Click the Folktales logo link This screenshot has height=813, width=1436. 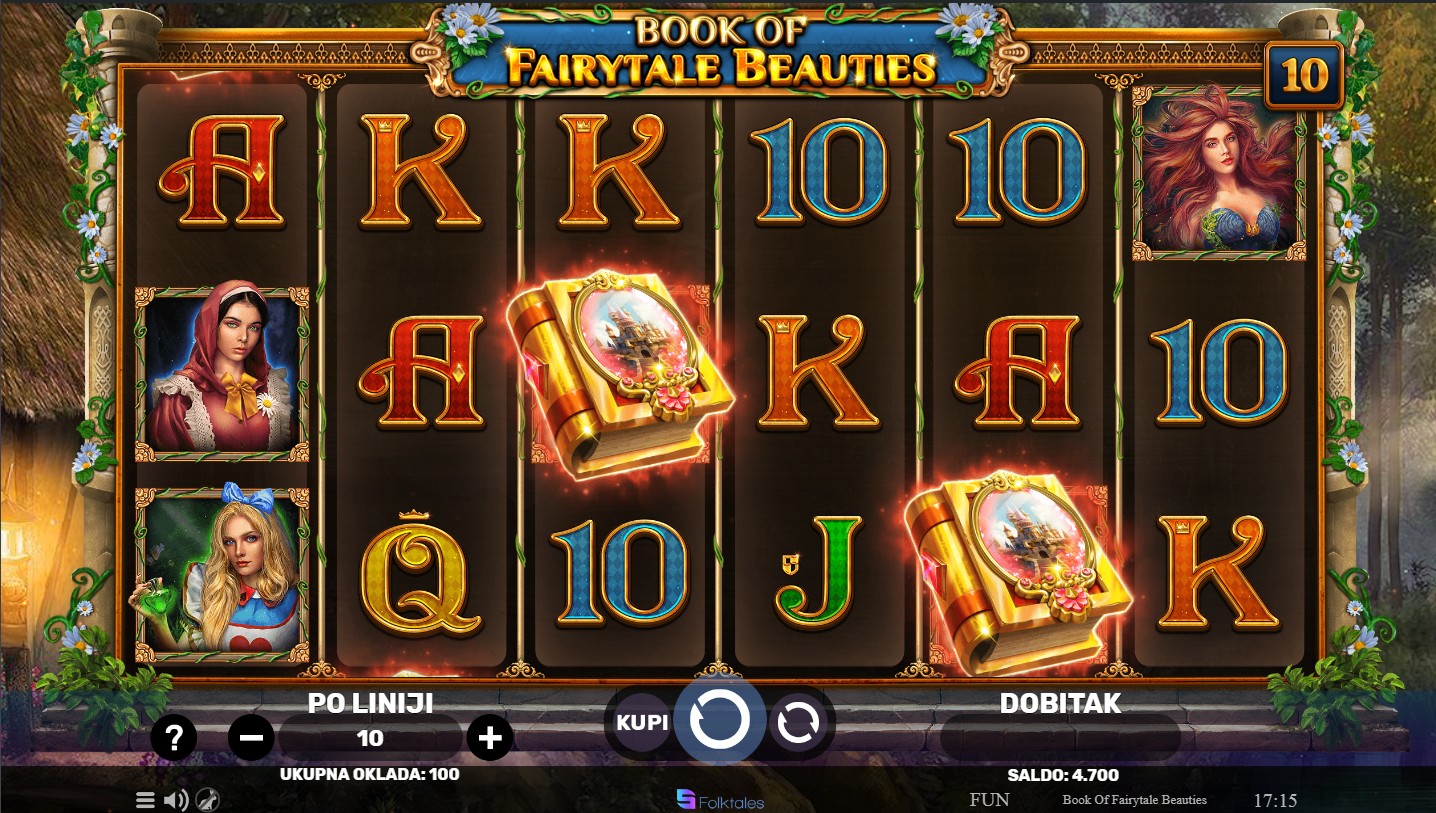tap(720, 800)
